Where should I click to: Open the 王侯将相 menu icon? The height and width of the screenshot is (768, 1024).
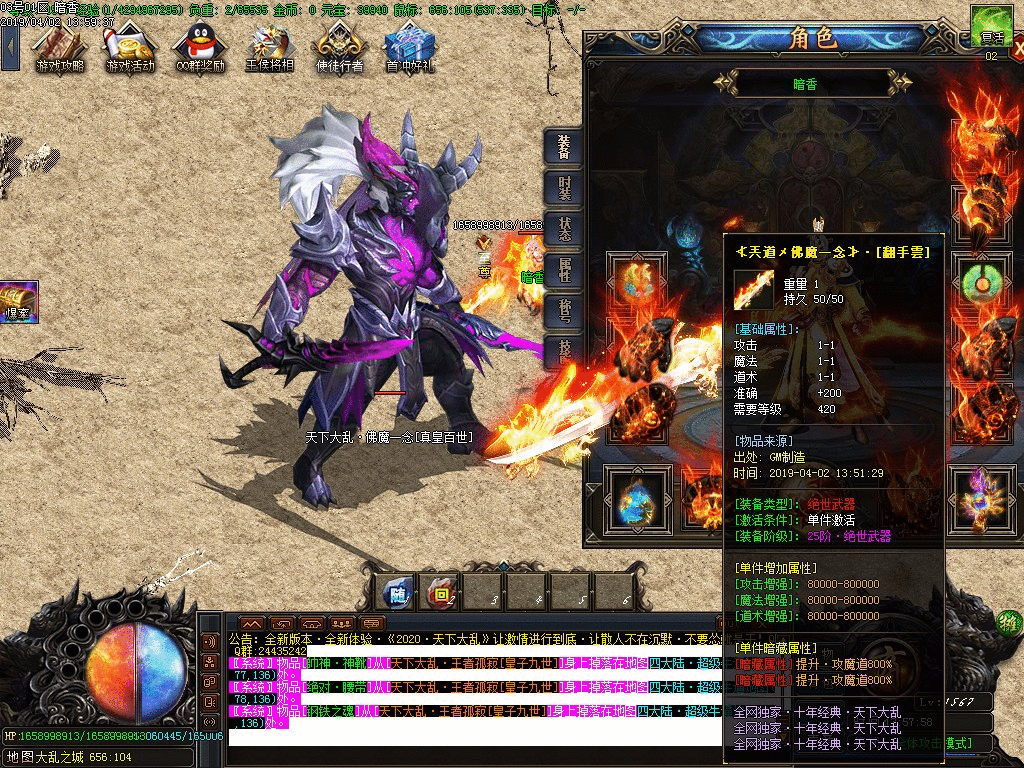click(x=270, y=46)
